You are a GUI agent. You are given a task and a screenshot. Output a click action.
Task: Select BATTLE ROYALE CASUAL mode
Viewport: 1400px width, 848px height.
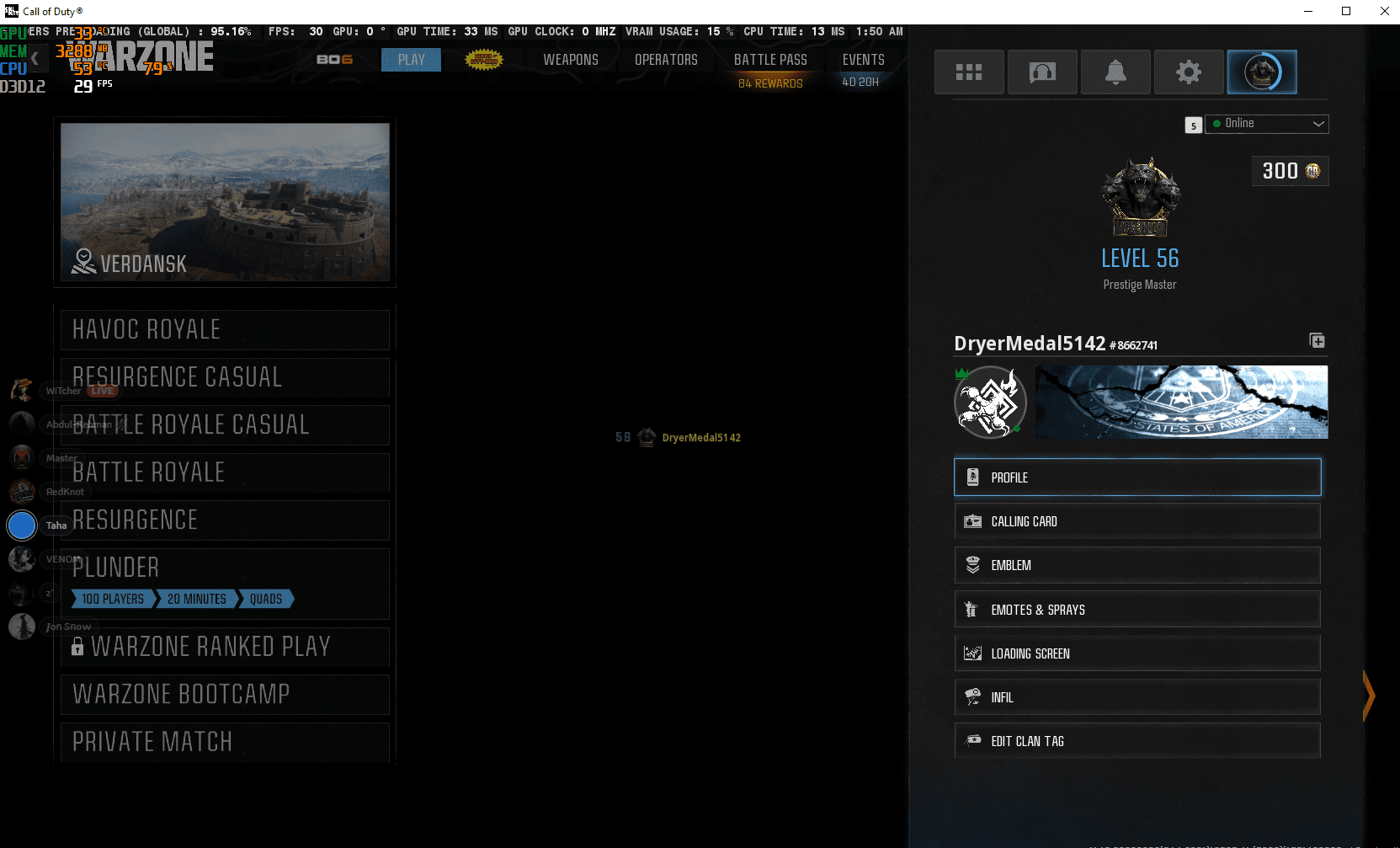coord(223,424)
